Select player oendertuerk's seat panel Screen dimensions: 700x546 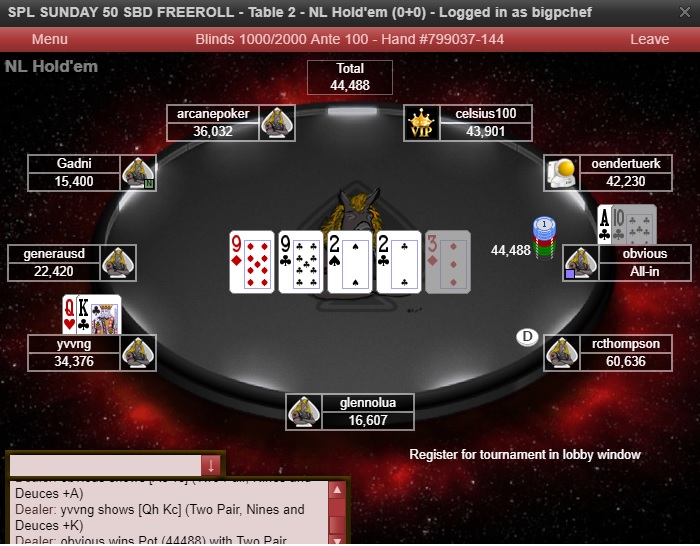click(625, 172)
